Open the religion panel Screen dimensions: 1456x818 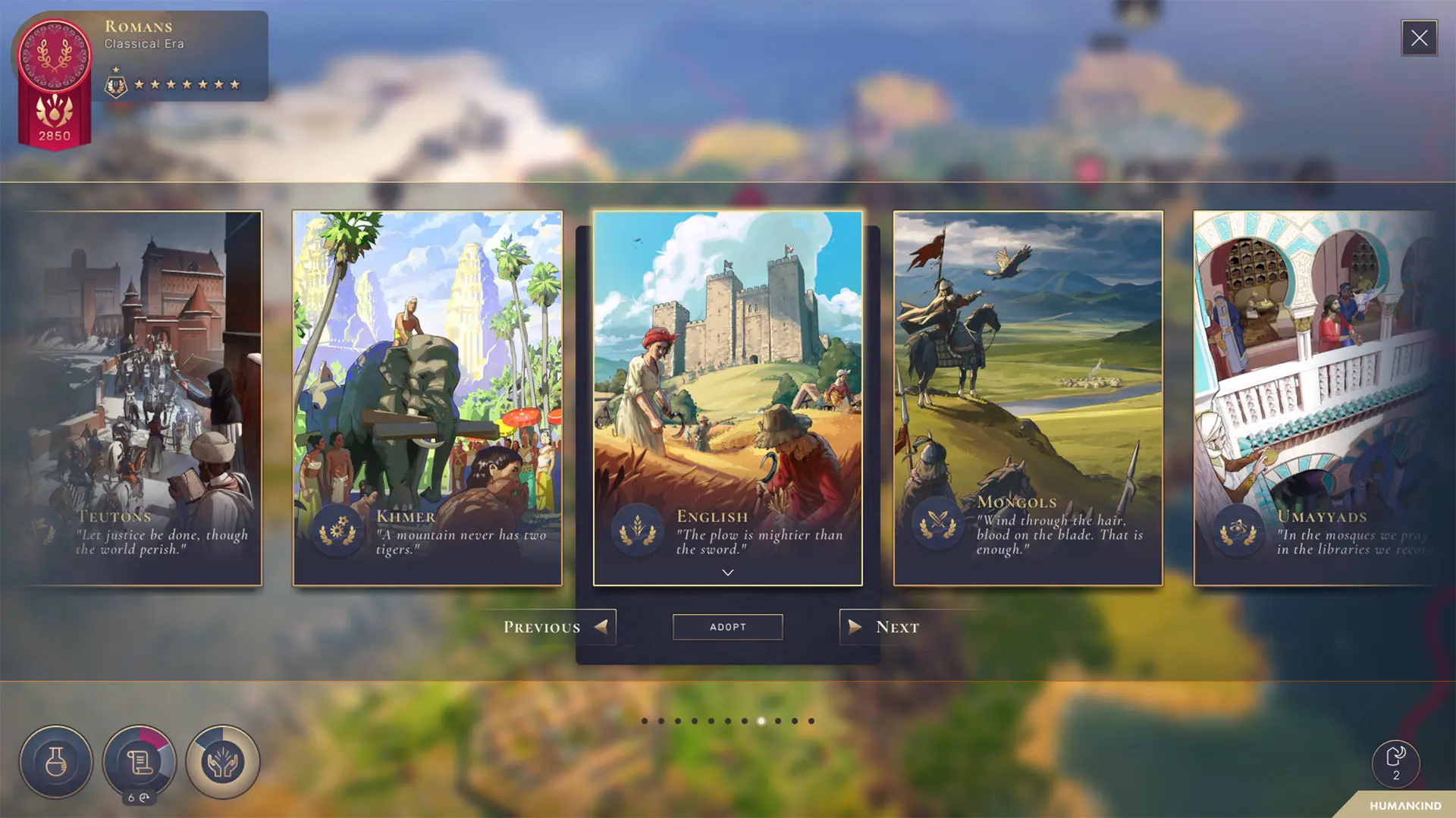pos(222,763)
